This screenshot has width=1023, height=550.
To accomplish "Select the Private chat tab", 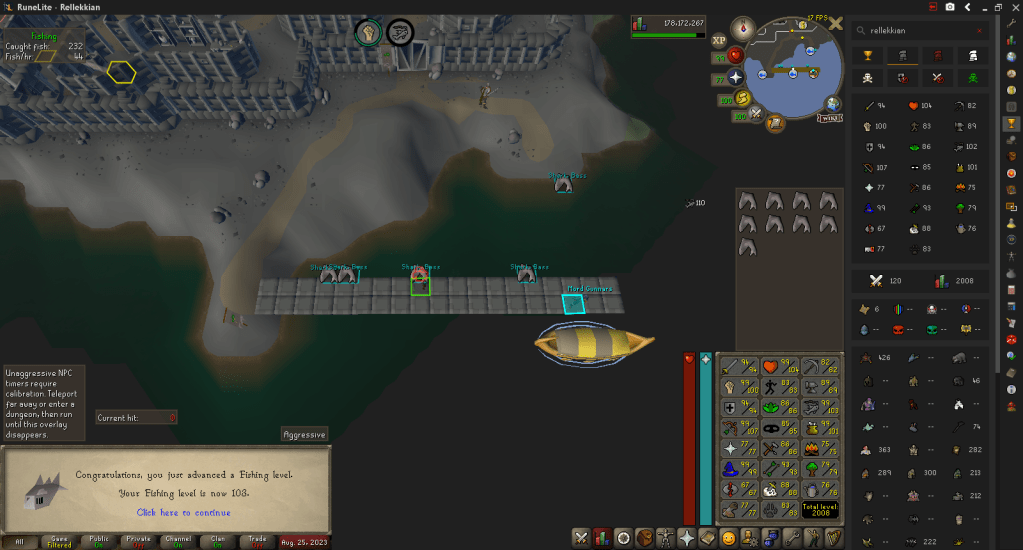I will click(x=139, y=541).
